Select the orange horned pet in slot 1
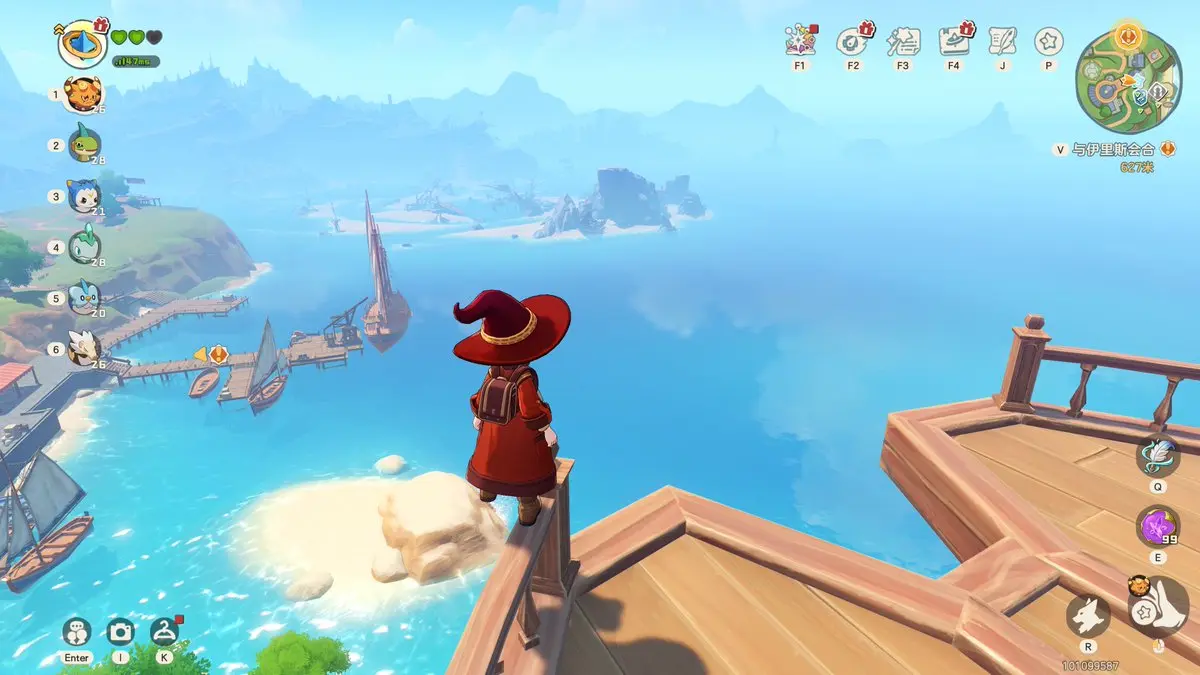The width and height of the screenshot is (1200, 675). 84,95
